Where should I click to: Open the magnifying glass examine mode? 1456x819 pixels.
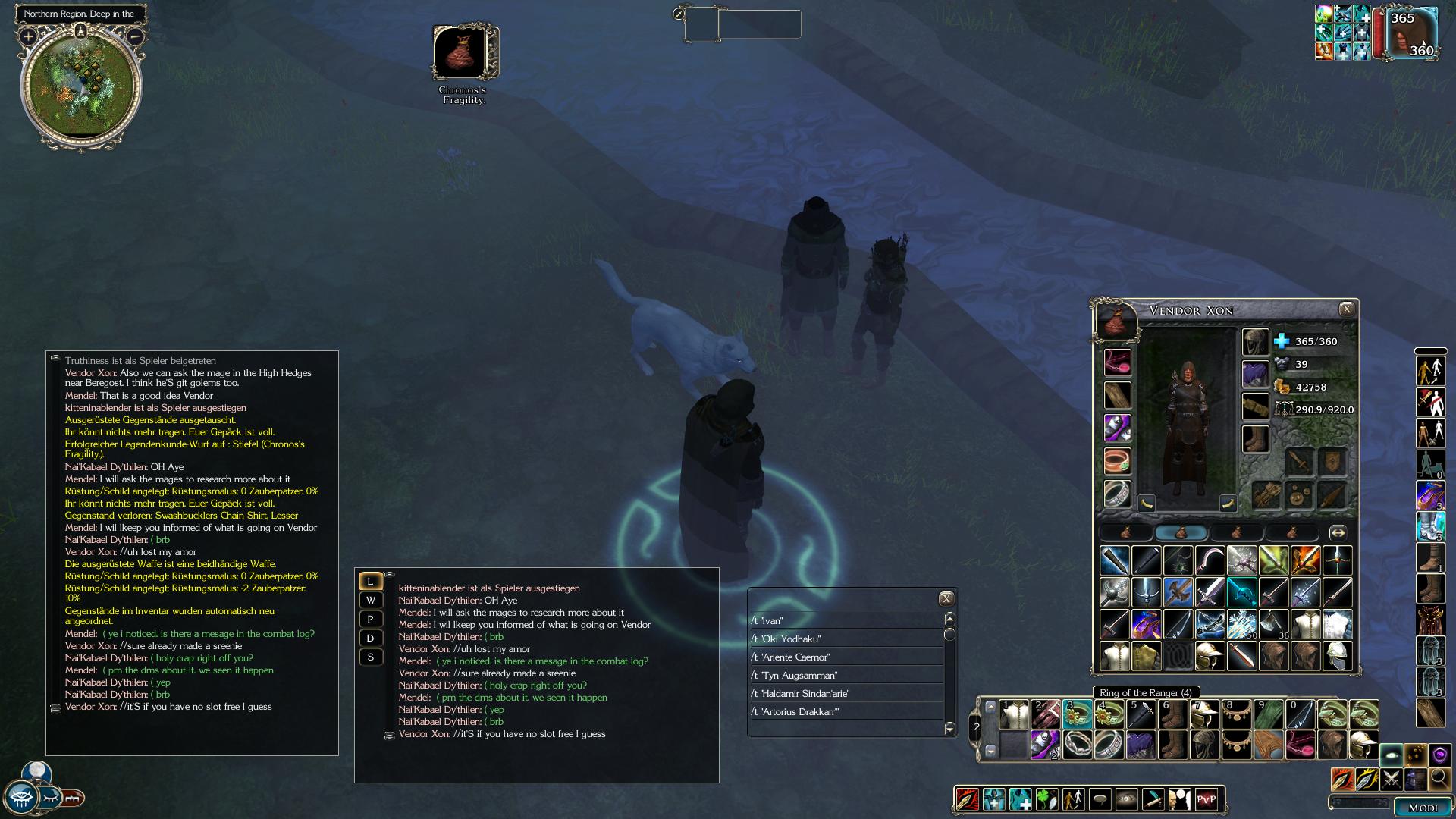pos(1439,778)
